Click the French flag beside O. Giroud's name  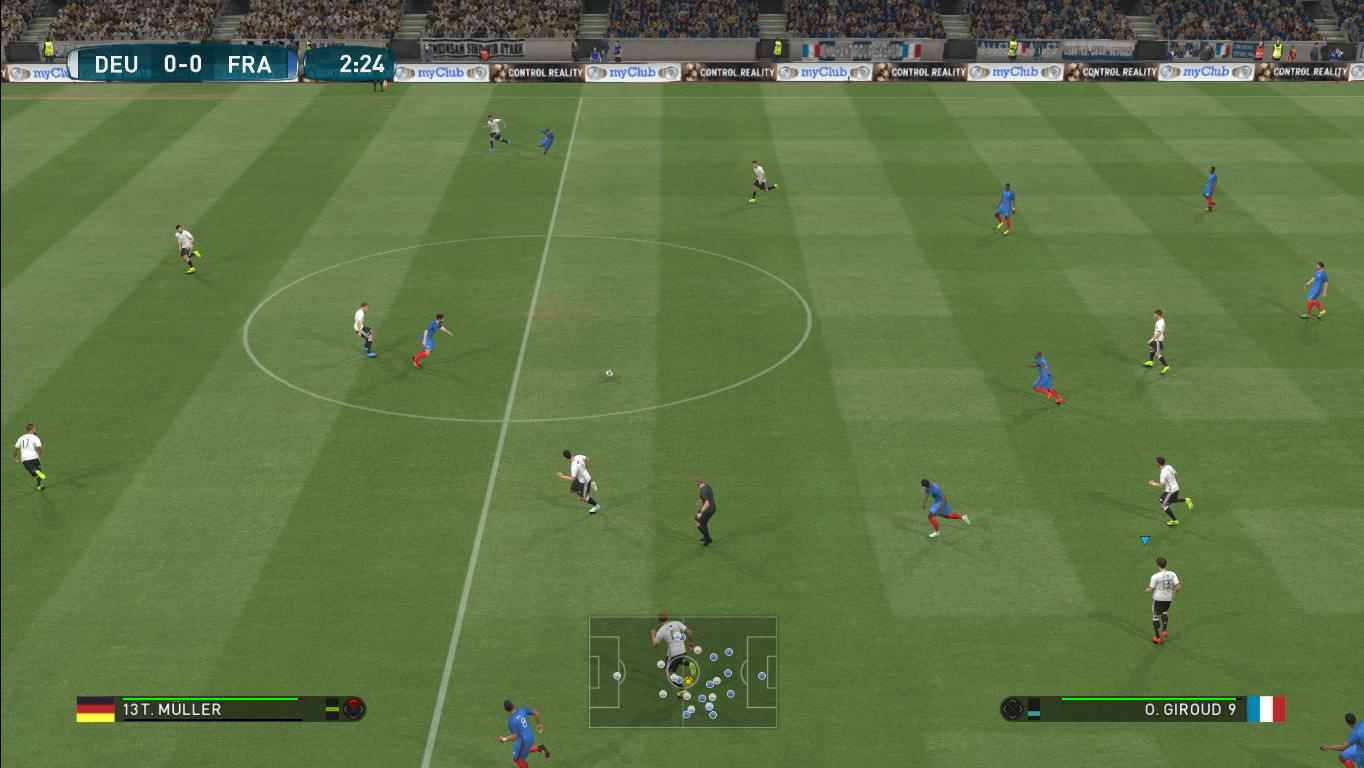1265,709
